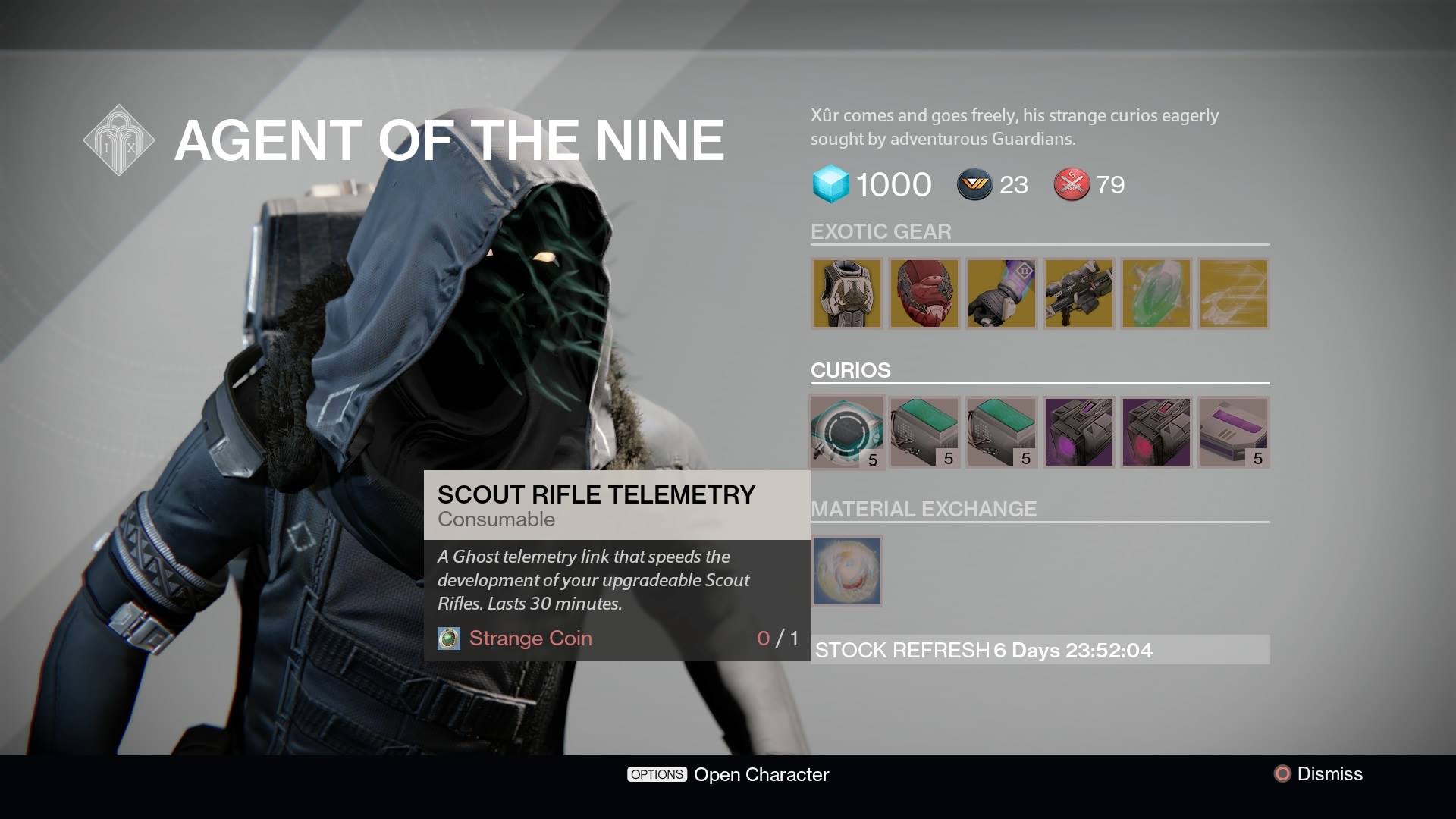The width and height of the screenshot is (1456, 819).
Task: Inspect the exotic gauntlet with rune marking
Action: (1001, 294)
